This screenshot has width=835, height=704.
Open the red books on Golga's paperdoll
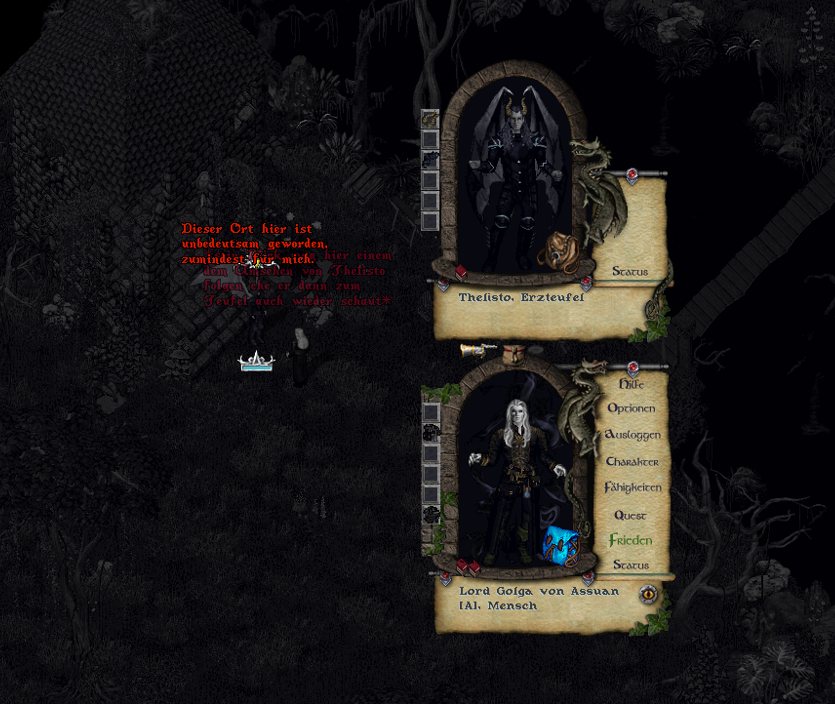tap(466, 568)
